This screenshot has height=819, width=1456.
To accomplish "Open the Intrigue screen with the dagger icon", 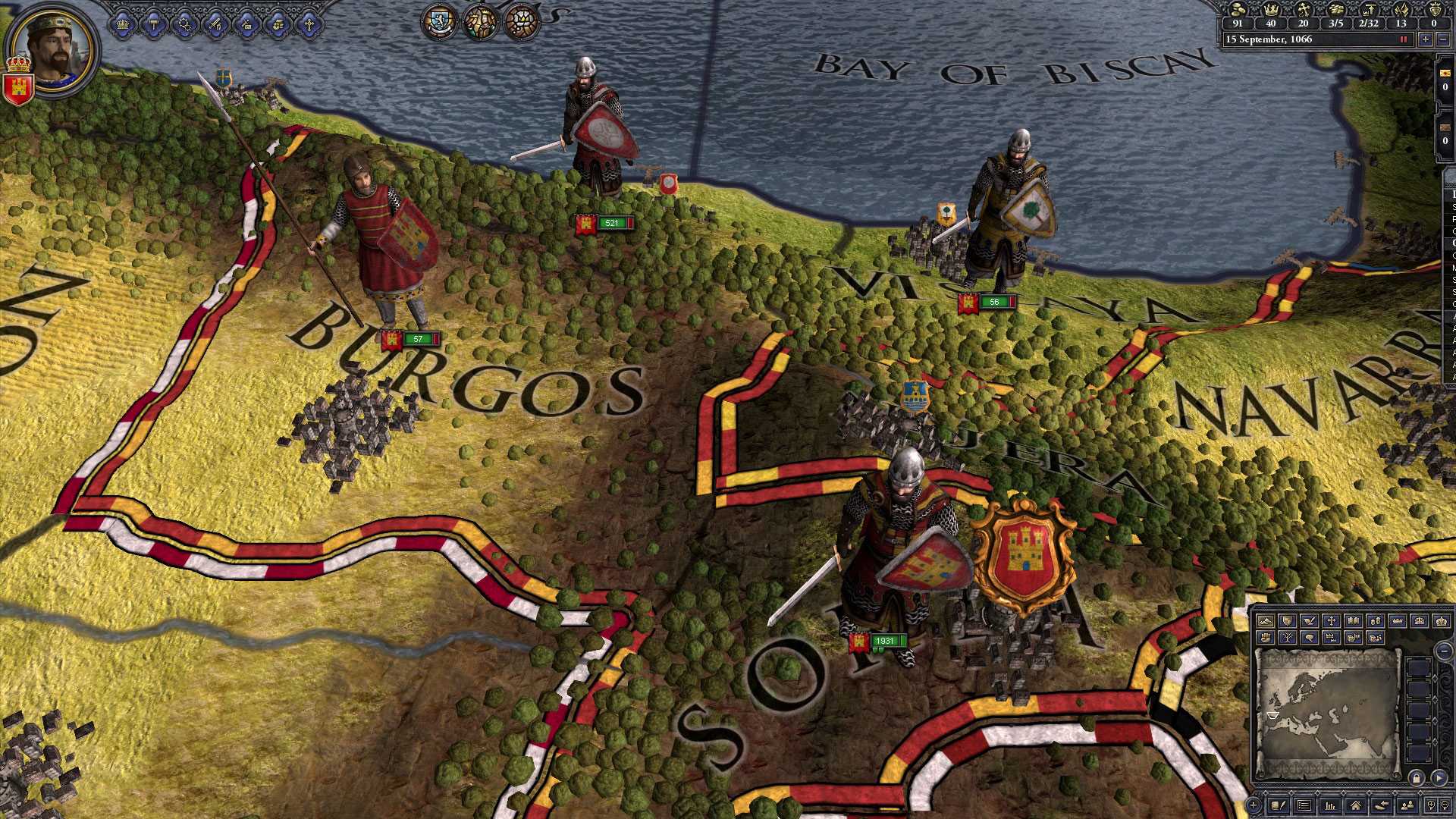I will click(246, 24).
